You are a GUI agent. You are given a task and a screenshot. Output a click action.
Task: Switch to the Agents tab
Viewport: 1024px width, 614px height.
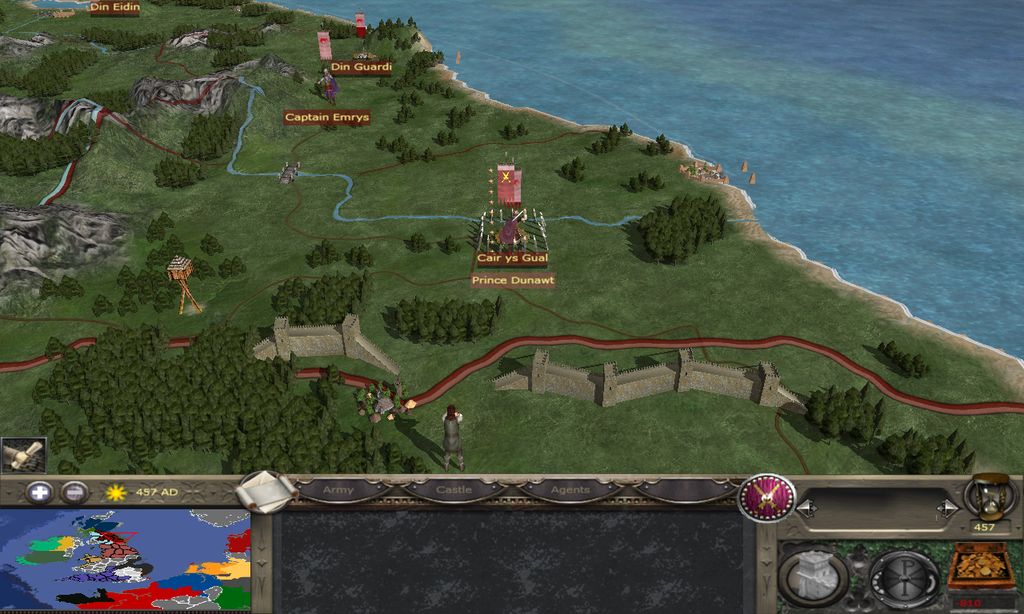(x=568, y=491)
